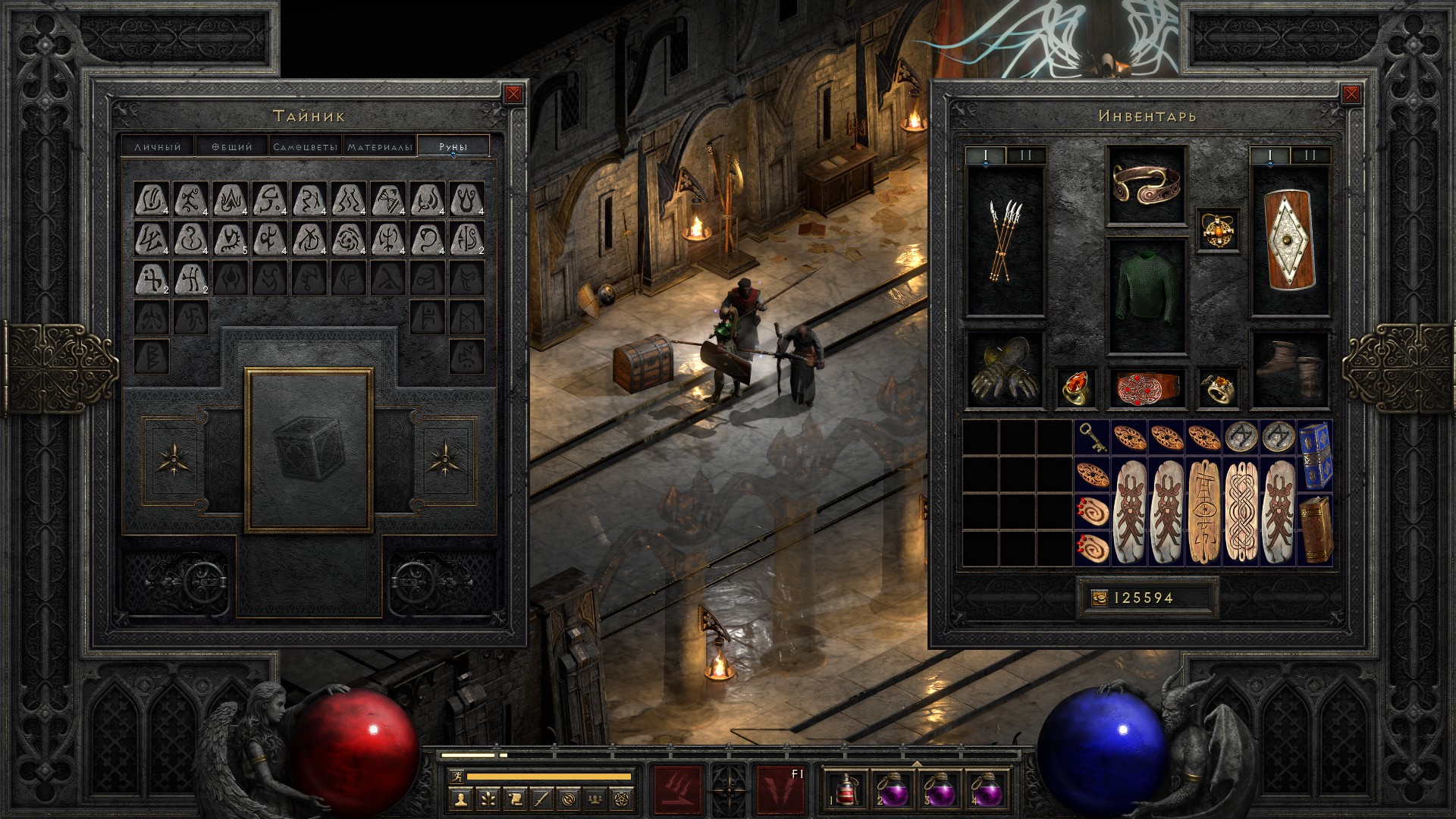This screenshot has width=1456, height=819.
Task: Use the red potion in belt slot 1
Action: [847, 789]
